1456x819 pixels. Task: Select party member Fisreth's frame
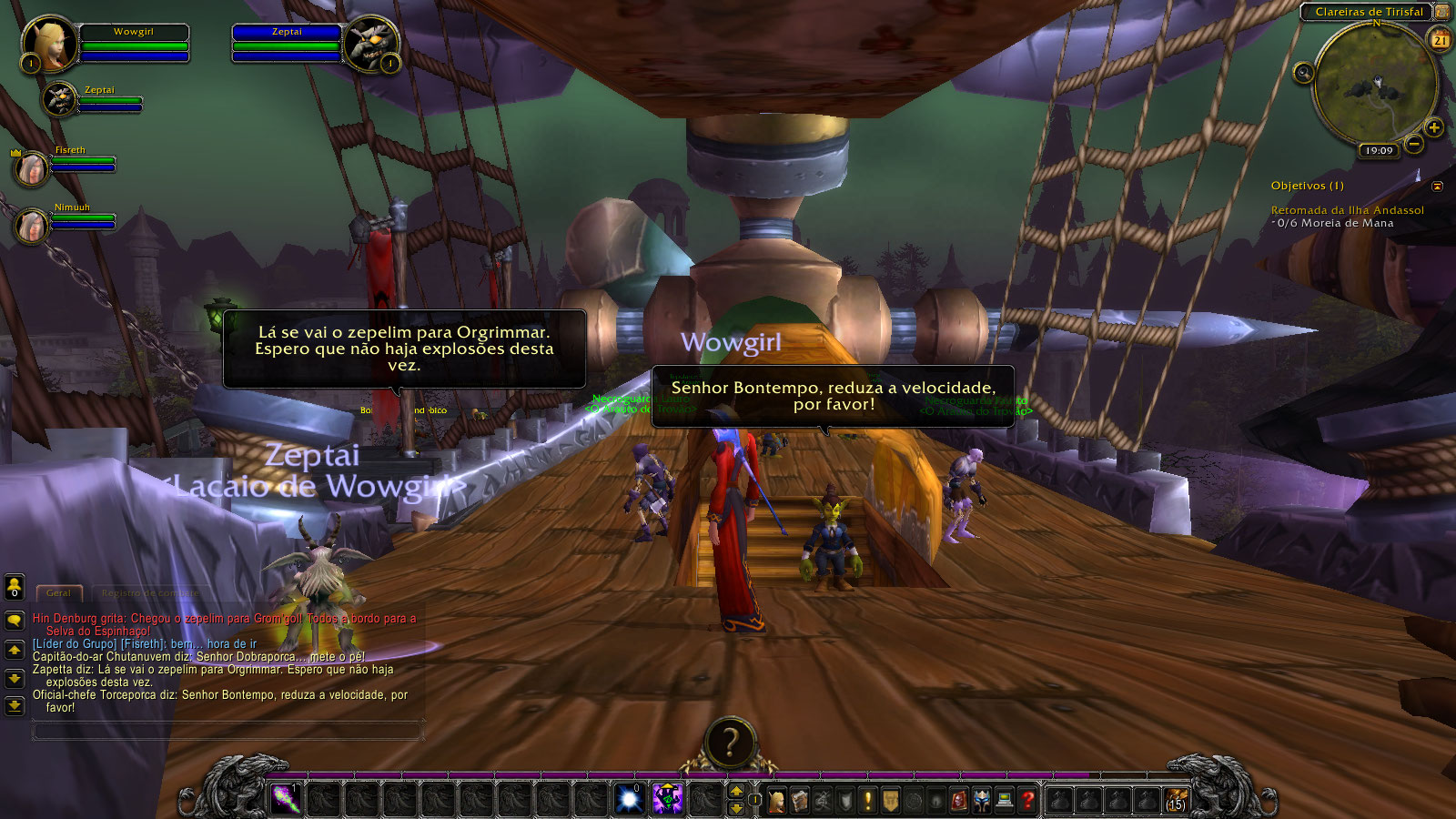(x=33, y=167)
